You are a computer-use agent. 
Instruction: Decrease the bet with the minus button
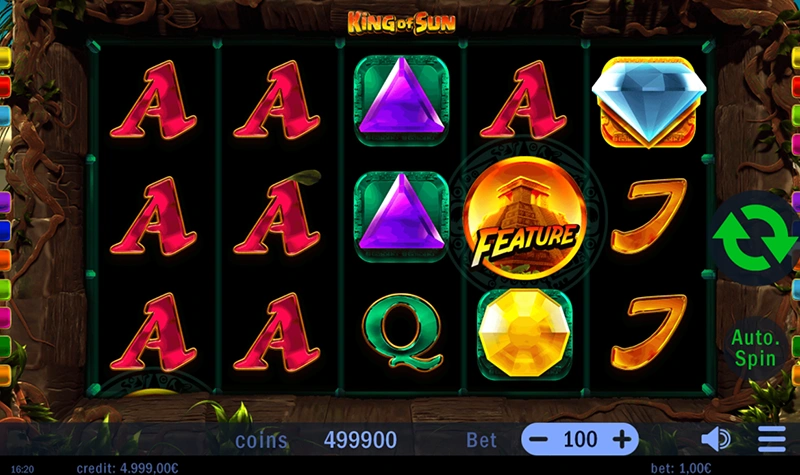point(539,439)
